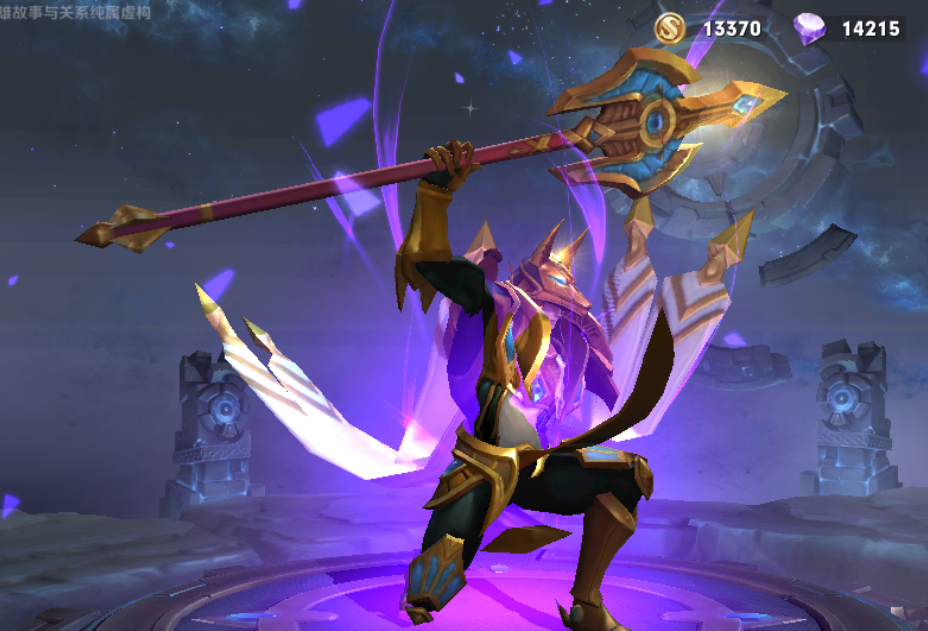
Task: Tap the purple diamond currency counter
Action: click(x=848, y=28)
